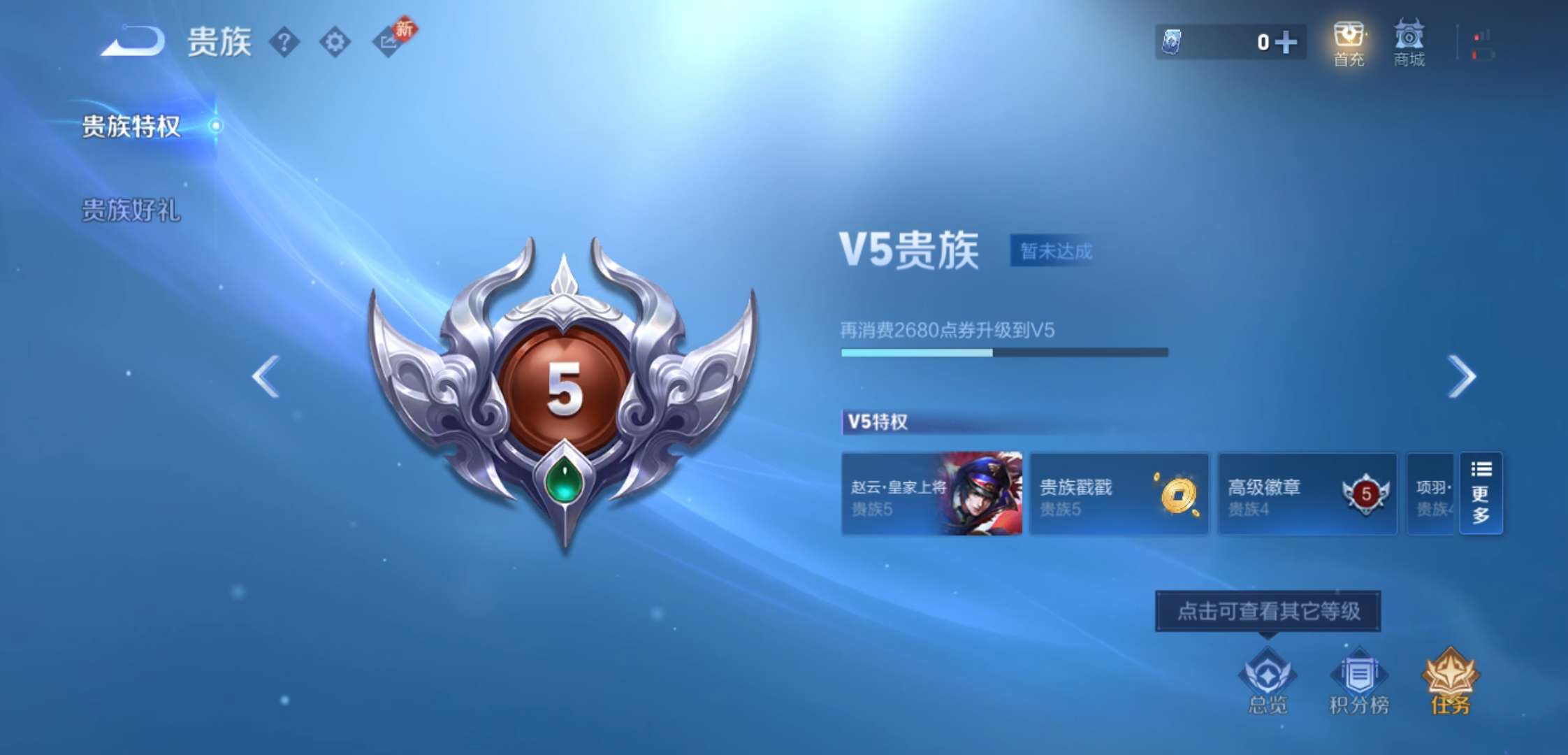This screenshot has height=755, width=1568.
Task: Open the 高级徽章 privilege card
Action: coord(1307,494)
